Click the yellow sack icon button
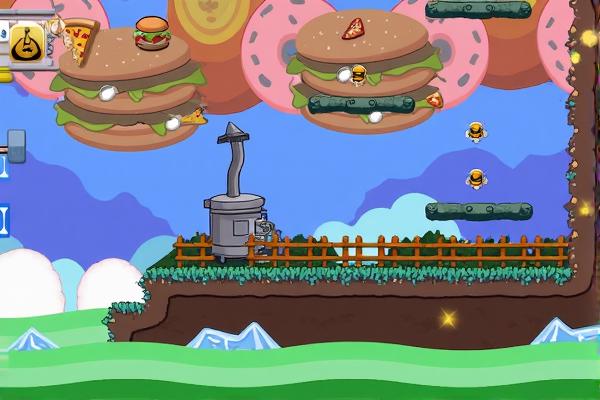Screen dimensions: 600x400 (24, 43)
